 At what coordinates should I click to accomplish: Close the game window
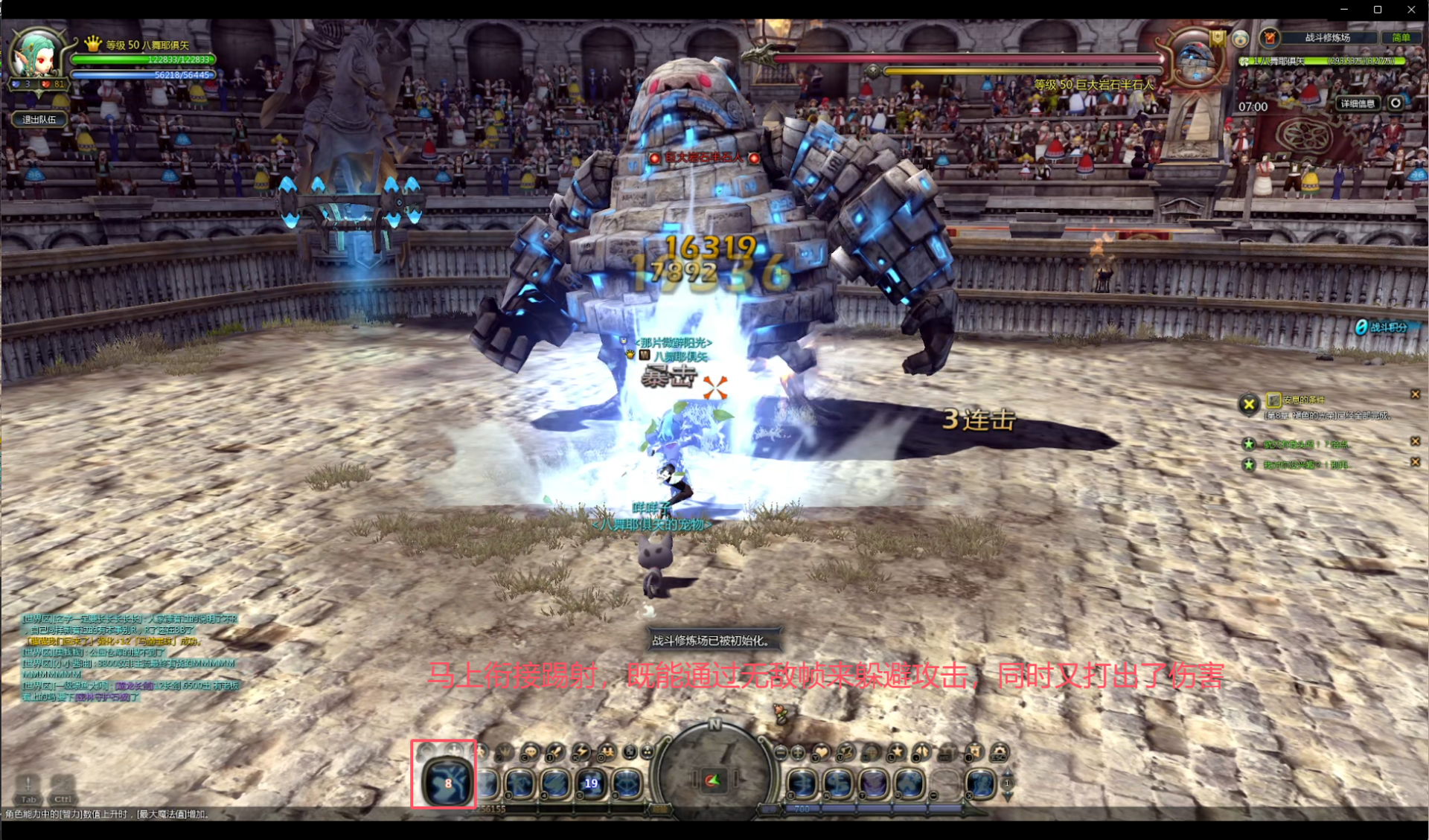coord(1411,10)
